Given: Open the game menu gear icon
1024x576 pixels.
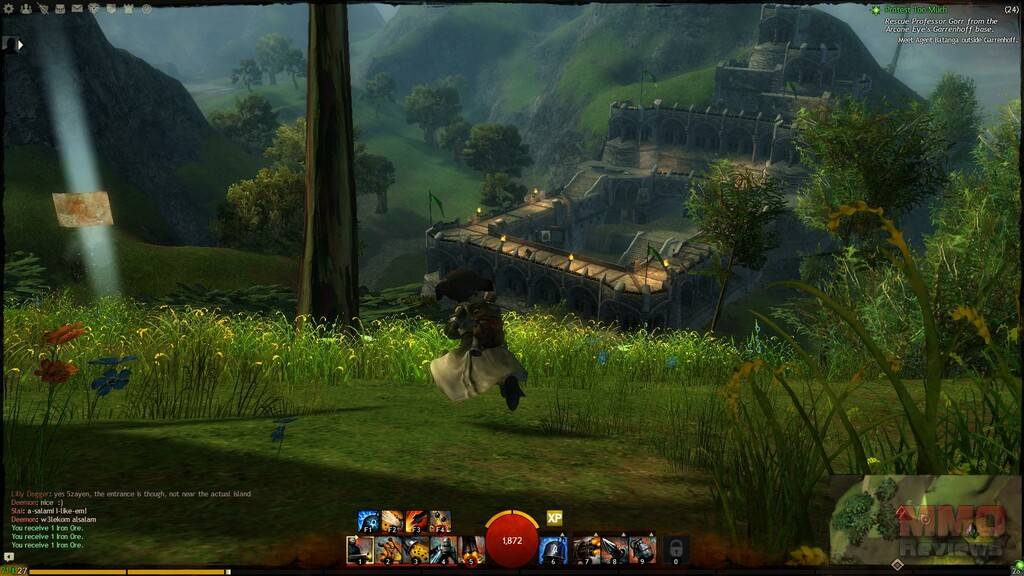Looking at the screenshot, I should tap(9, 9).
